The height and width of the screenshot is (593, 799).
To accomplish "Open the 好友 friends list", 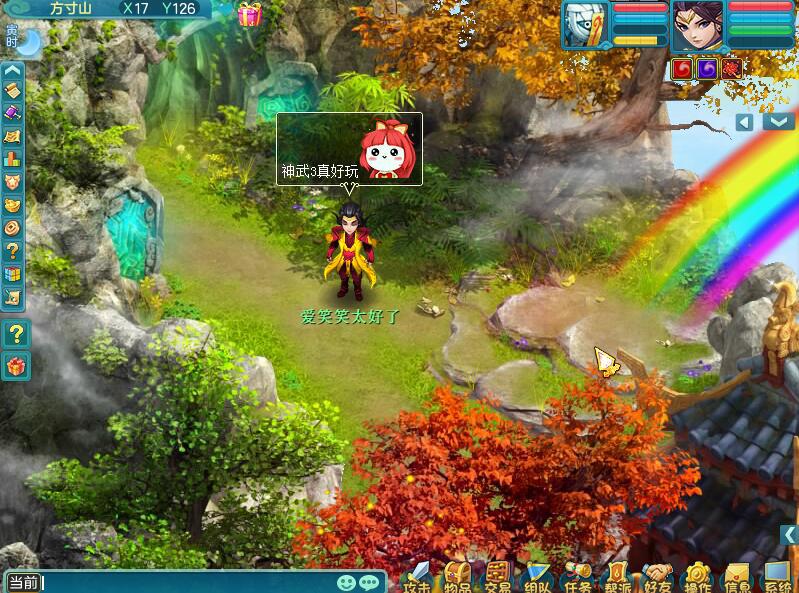I will tap(657, 578).
